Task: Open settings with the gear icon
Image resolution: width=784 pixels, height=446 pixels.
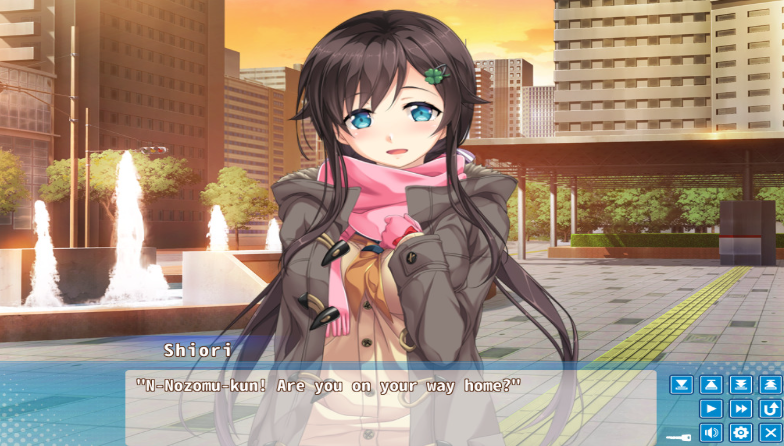Action: tap(740, 433)
